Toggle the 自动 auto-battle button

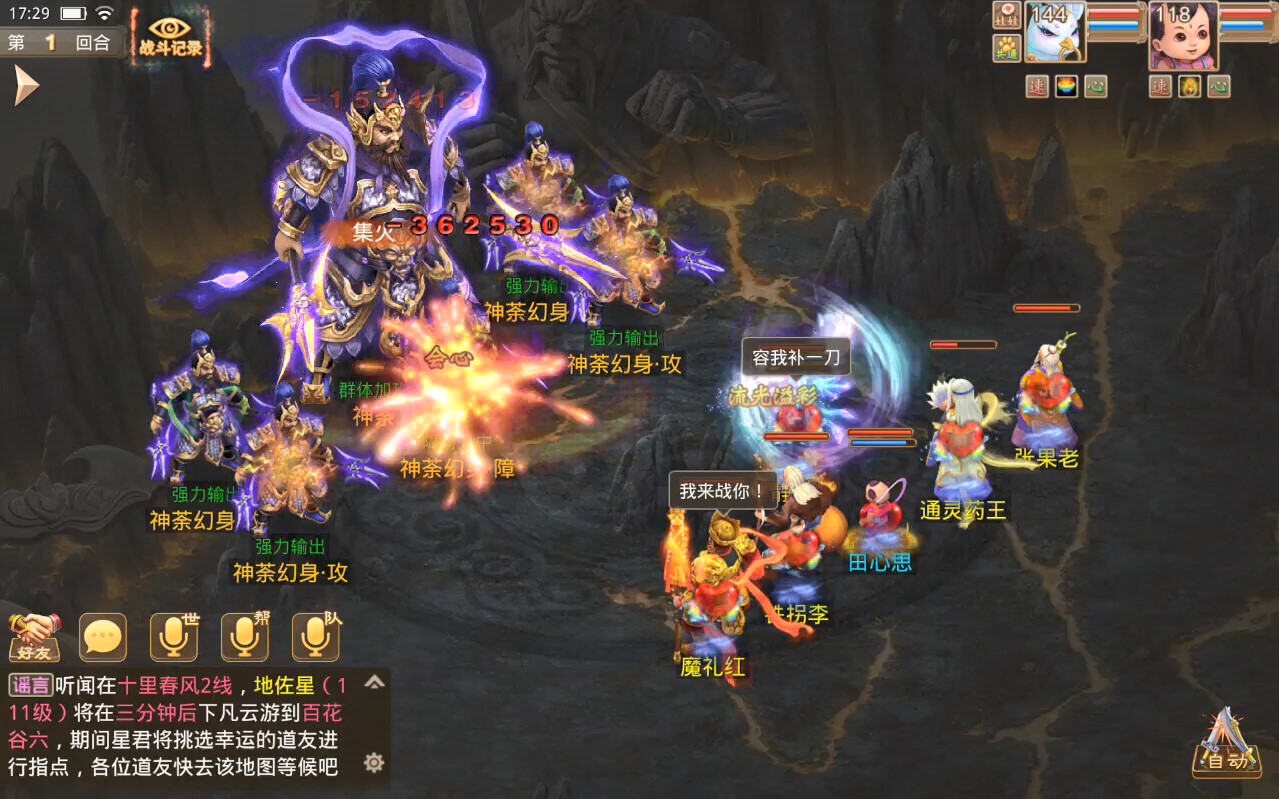coord(1226,746)
